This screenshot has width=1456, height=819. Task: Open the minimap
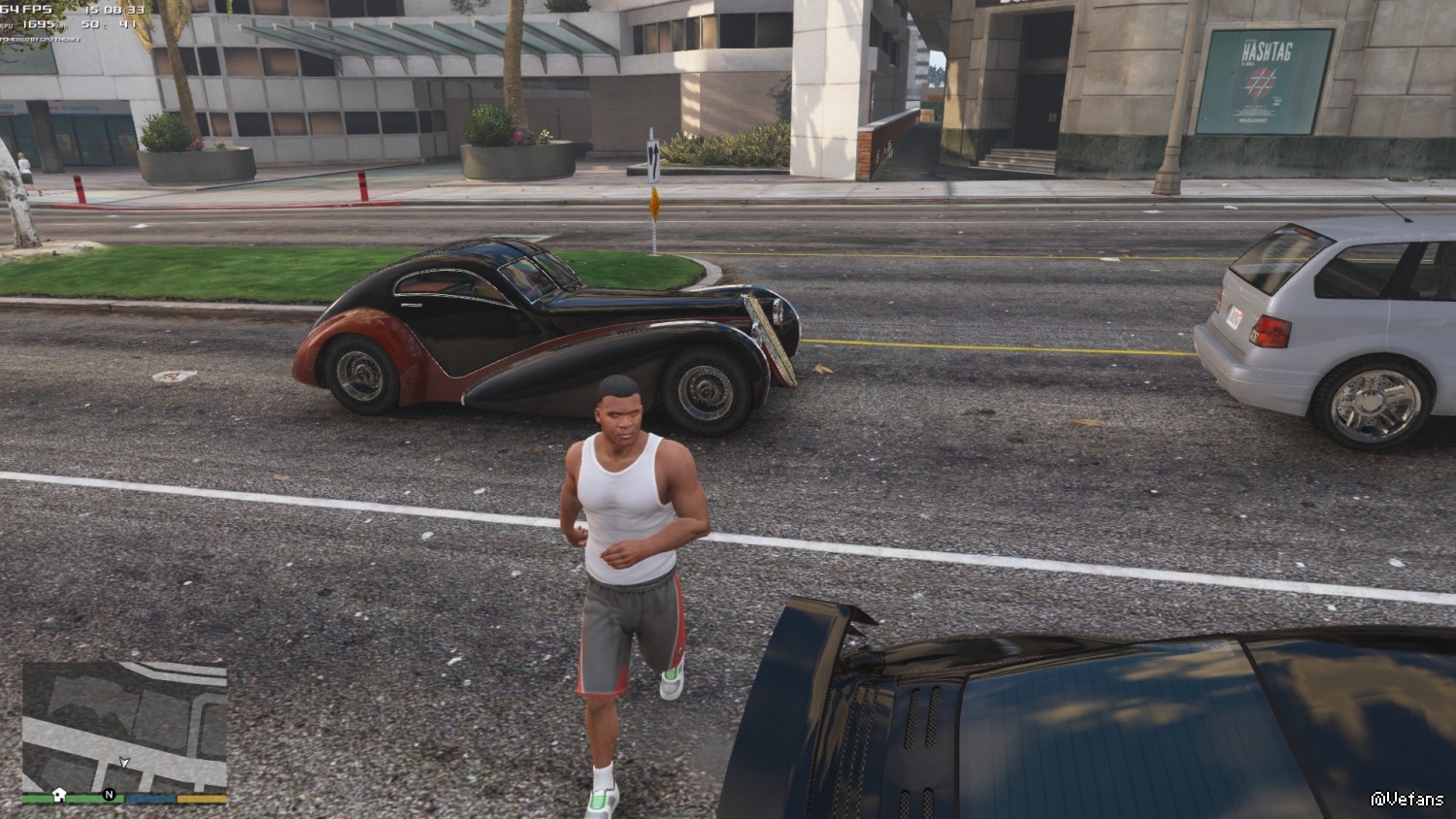124,725
